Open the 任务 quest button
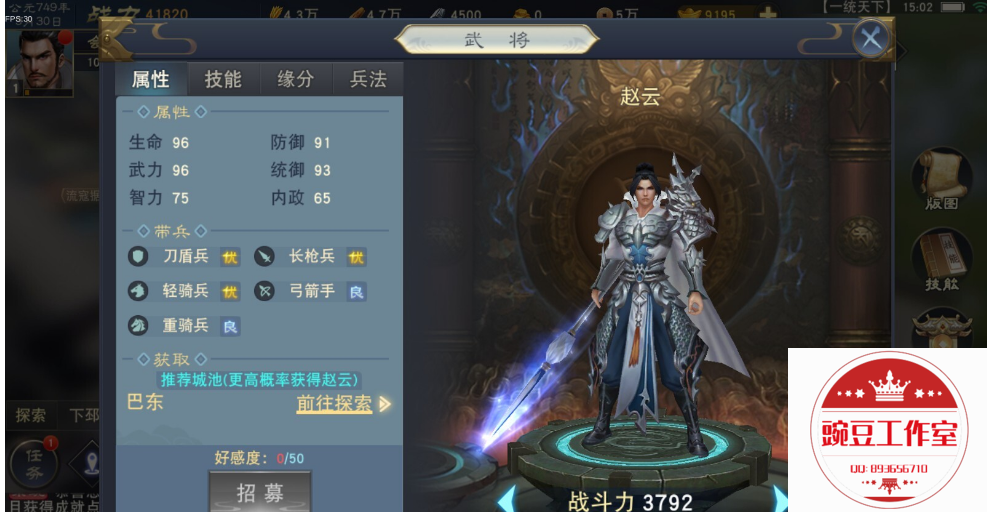Screen dimensions: 987x512 click(34, 466)
